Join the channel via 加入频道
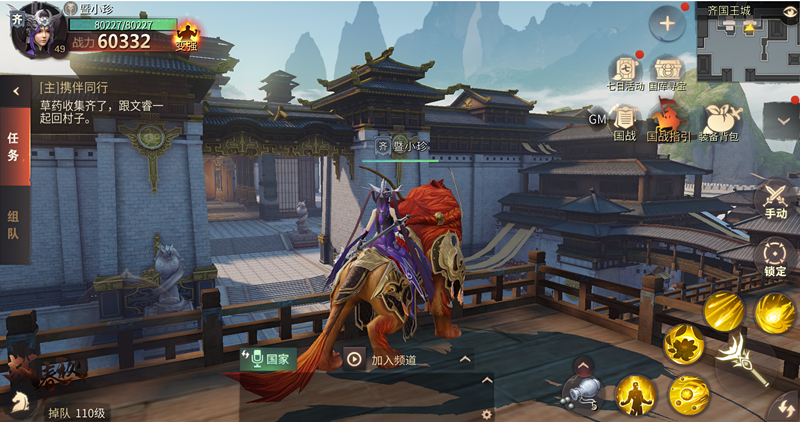800x422 pixels. coord(382,360)
